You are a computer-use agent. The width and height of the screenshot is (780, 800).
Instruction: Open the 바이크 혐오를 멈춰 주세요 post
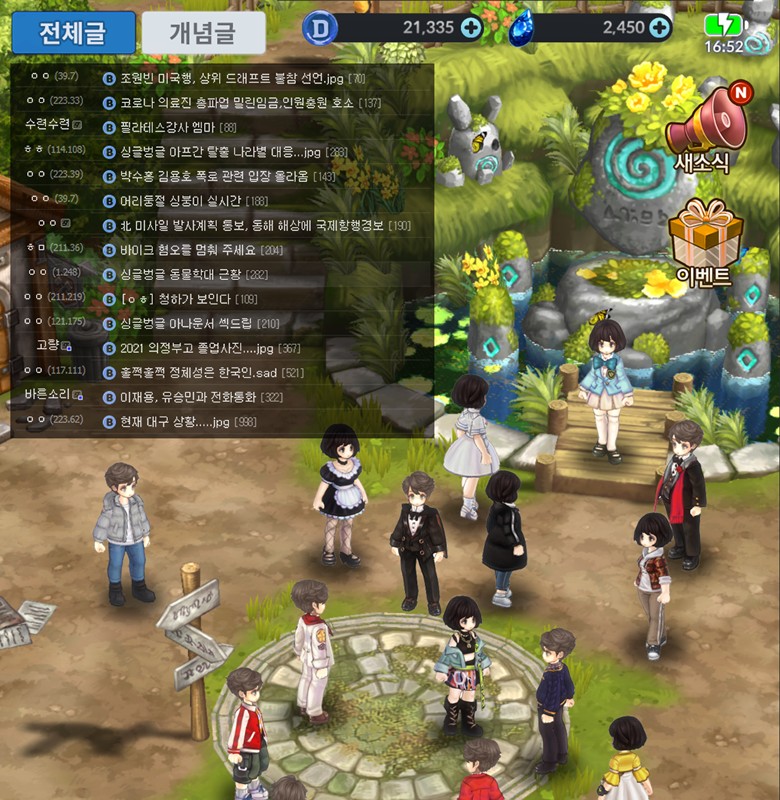pos(201,250)
